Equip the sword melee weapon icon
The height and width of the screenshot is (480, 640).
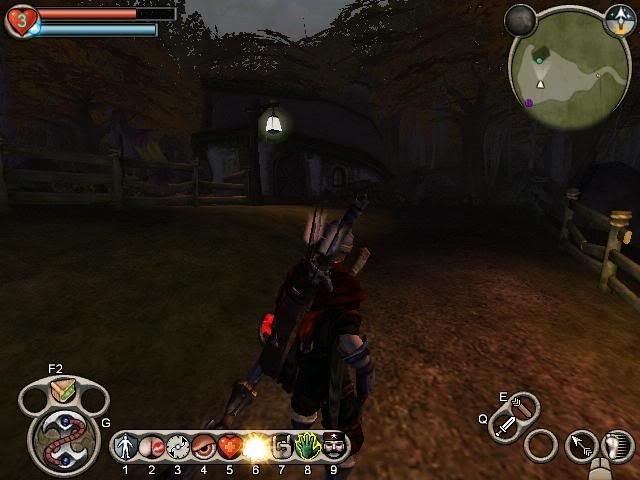506,427
